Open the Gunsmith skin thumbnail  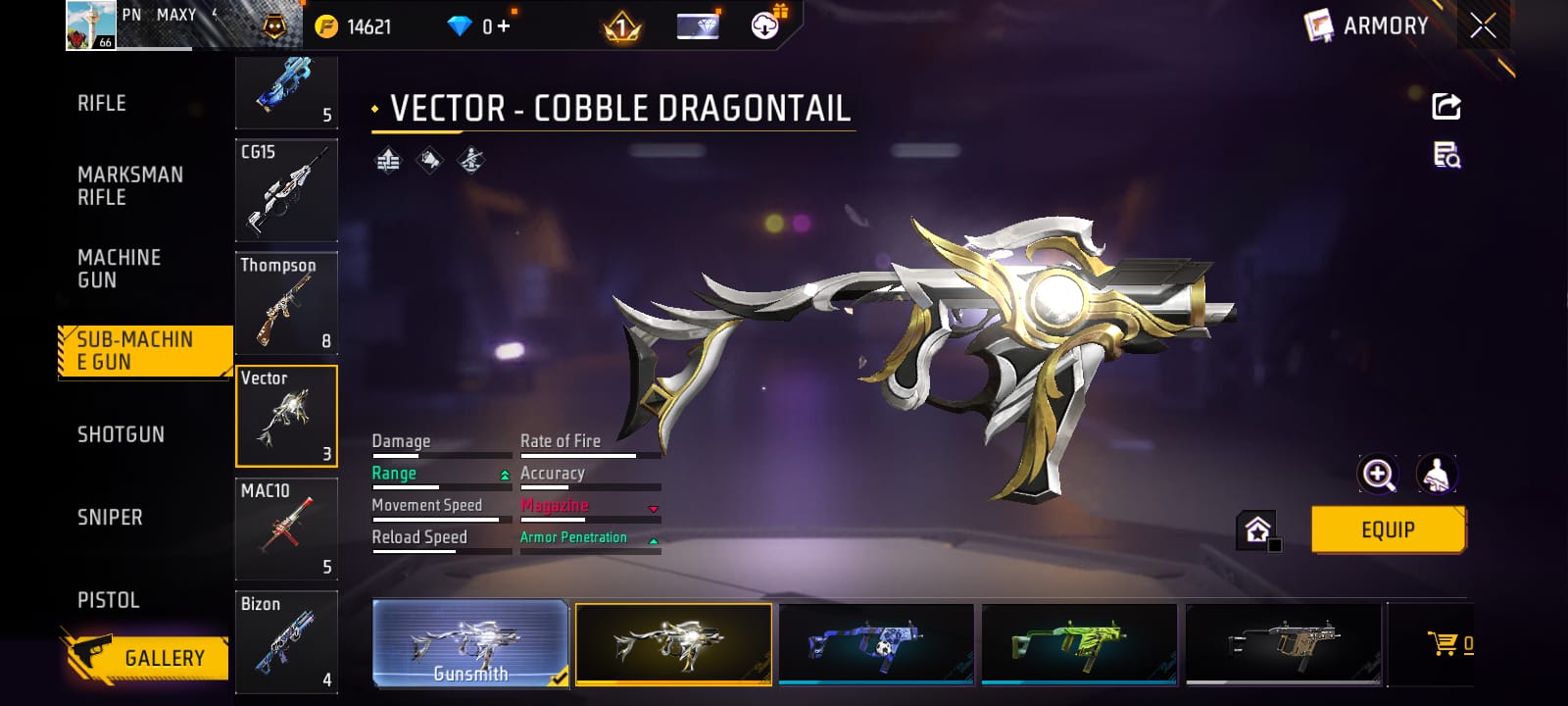pos(470,643)
